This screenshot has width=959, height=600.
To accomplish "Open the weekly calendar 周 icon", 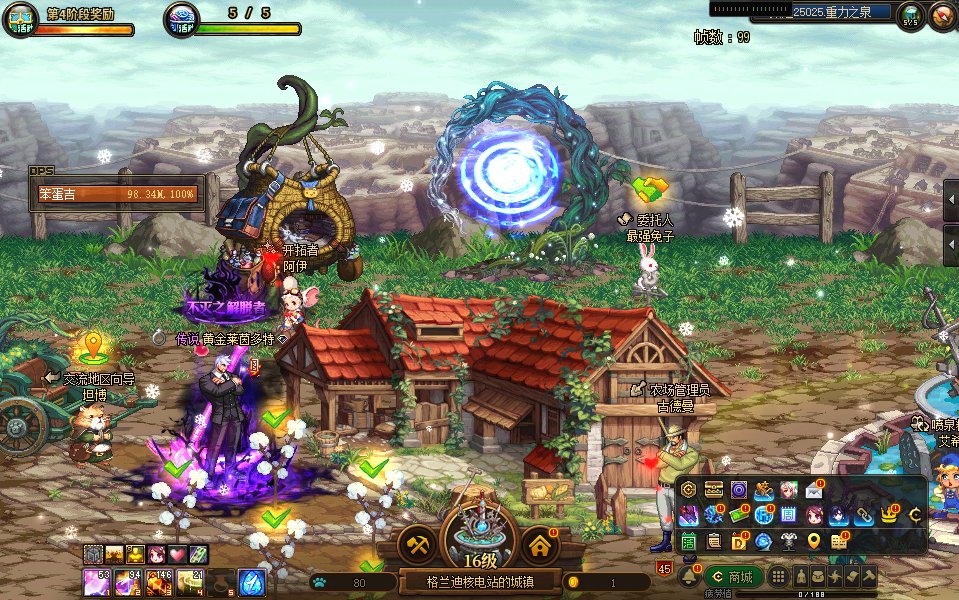I will [788, 515].
